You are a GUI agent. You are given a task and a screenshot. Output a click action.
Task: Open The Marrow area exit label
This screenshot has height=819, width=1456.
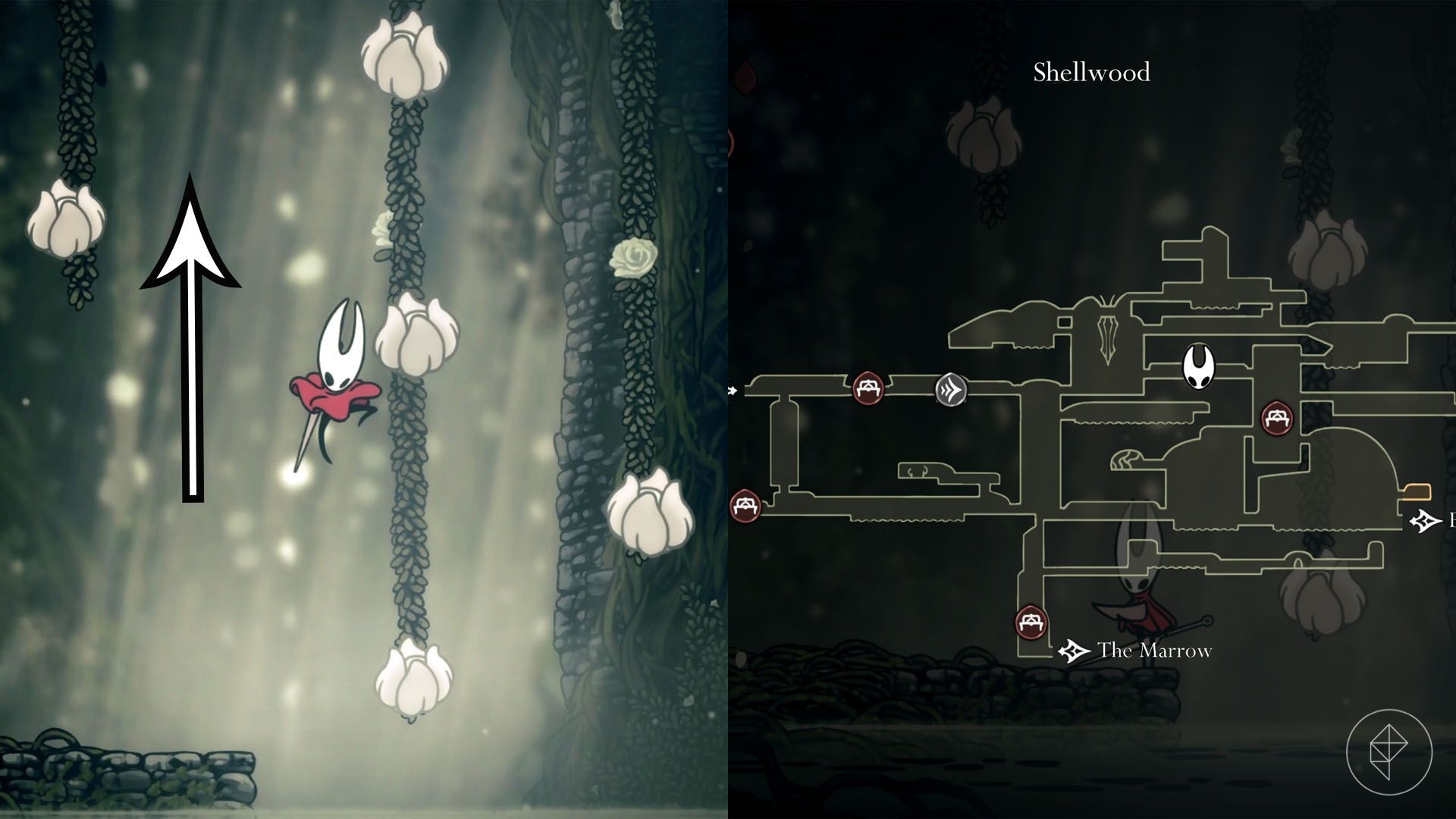click(x=1153, y=651)
